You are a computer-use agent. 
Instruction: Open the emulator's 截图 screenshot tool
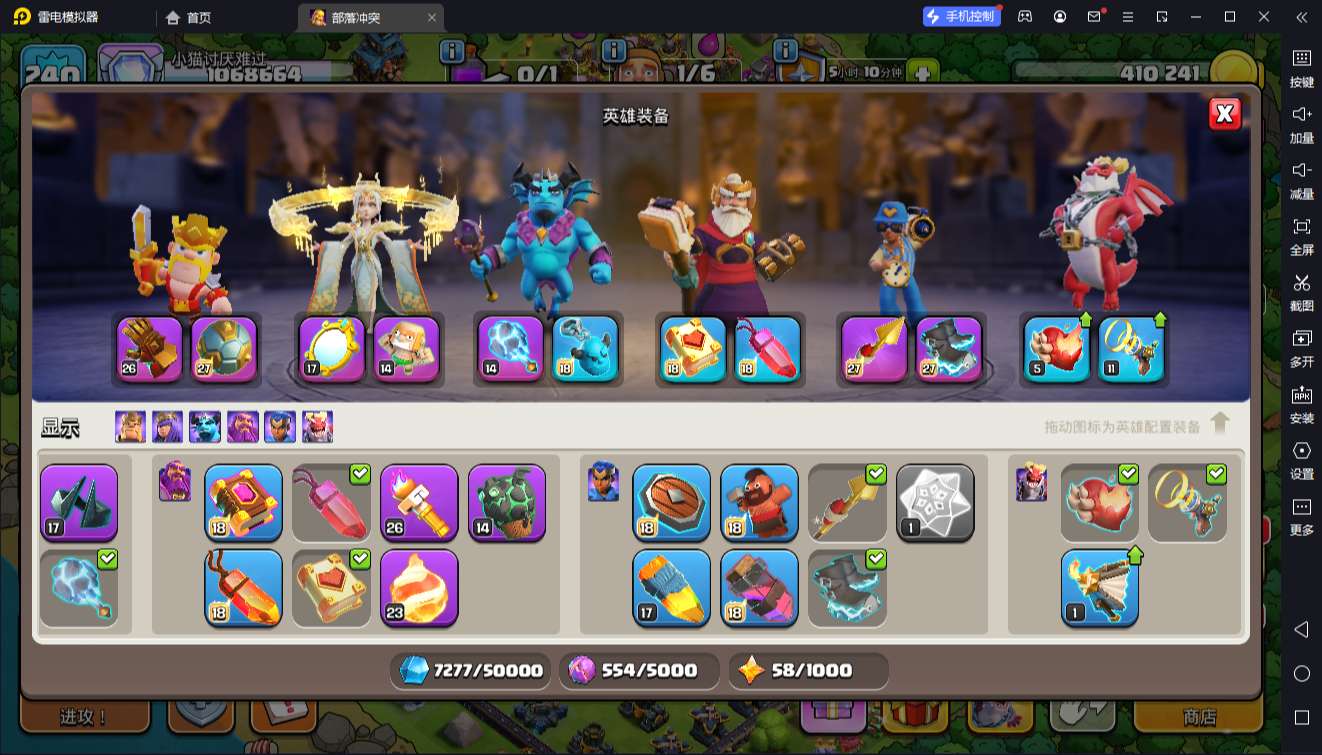pyautogui.click(x=1301, y=291)
